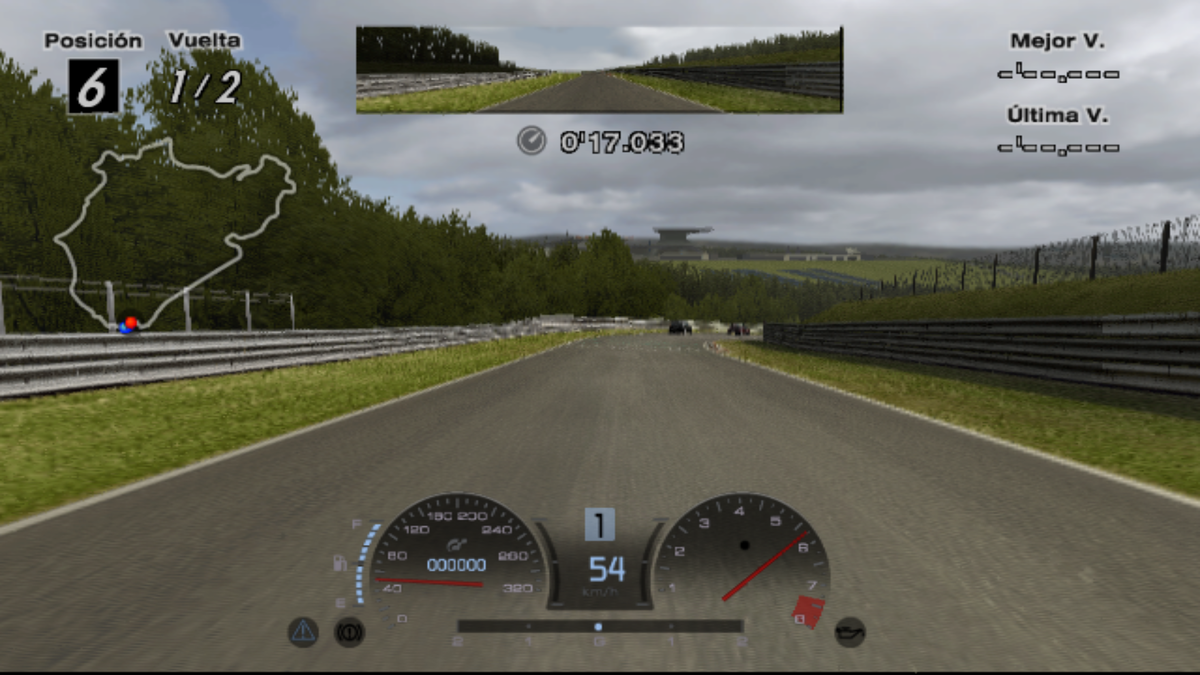Image resolution: width=1200 pixels, height=675 pixels.
Task: Click the Nürburgring track minimap
Action: click(x=175, y=235)
